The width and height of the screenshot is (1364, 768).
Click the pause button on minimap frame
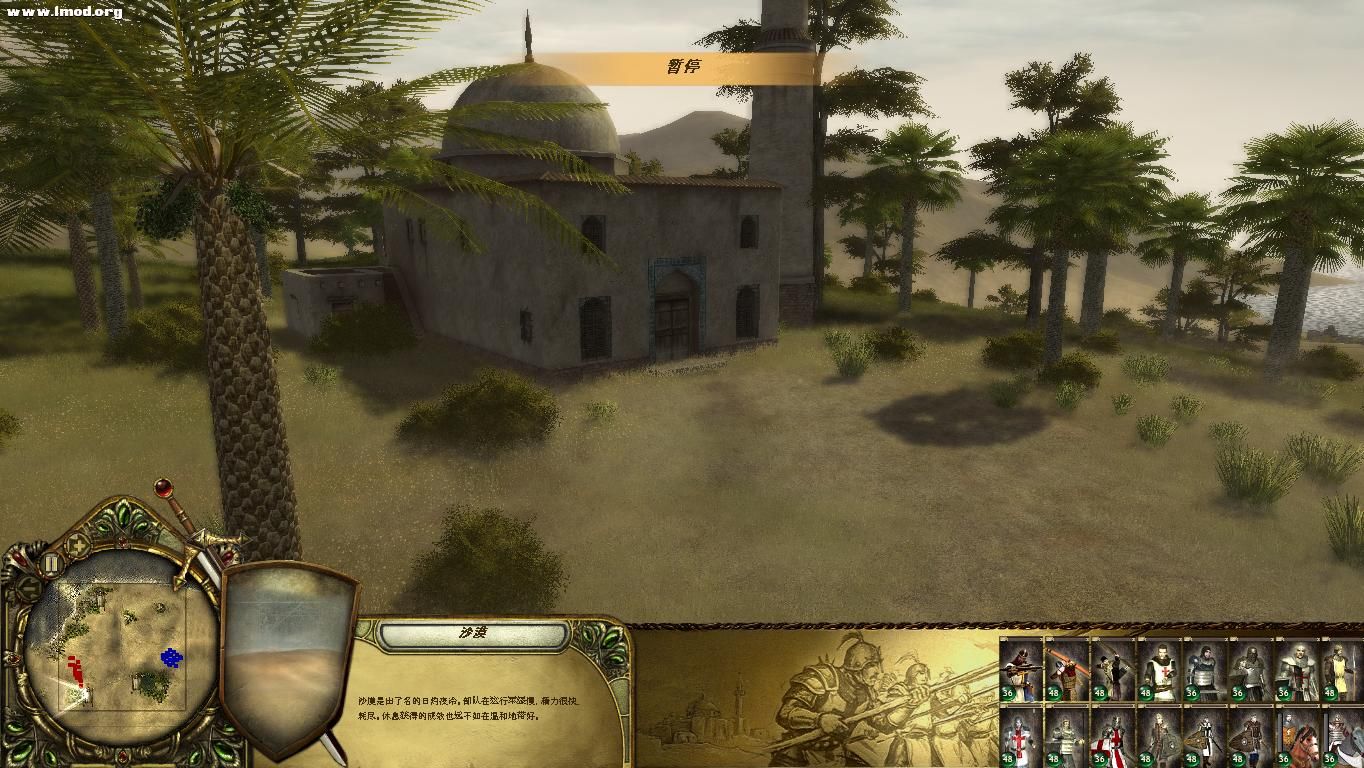51,564
